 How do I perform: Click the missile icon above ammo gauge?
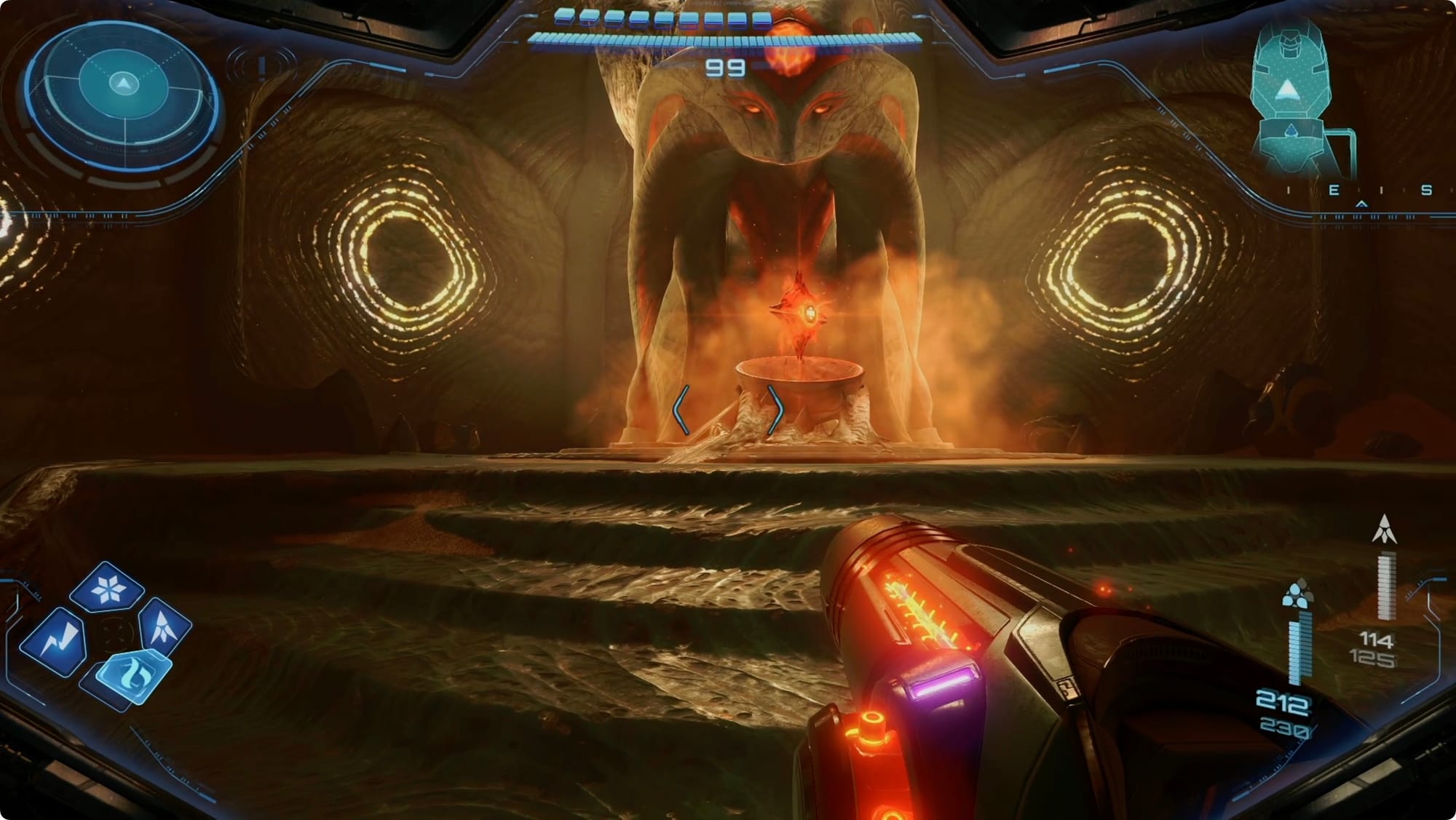[1384, 530]
